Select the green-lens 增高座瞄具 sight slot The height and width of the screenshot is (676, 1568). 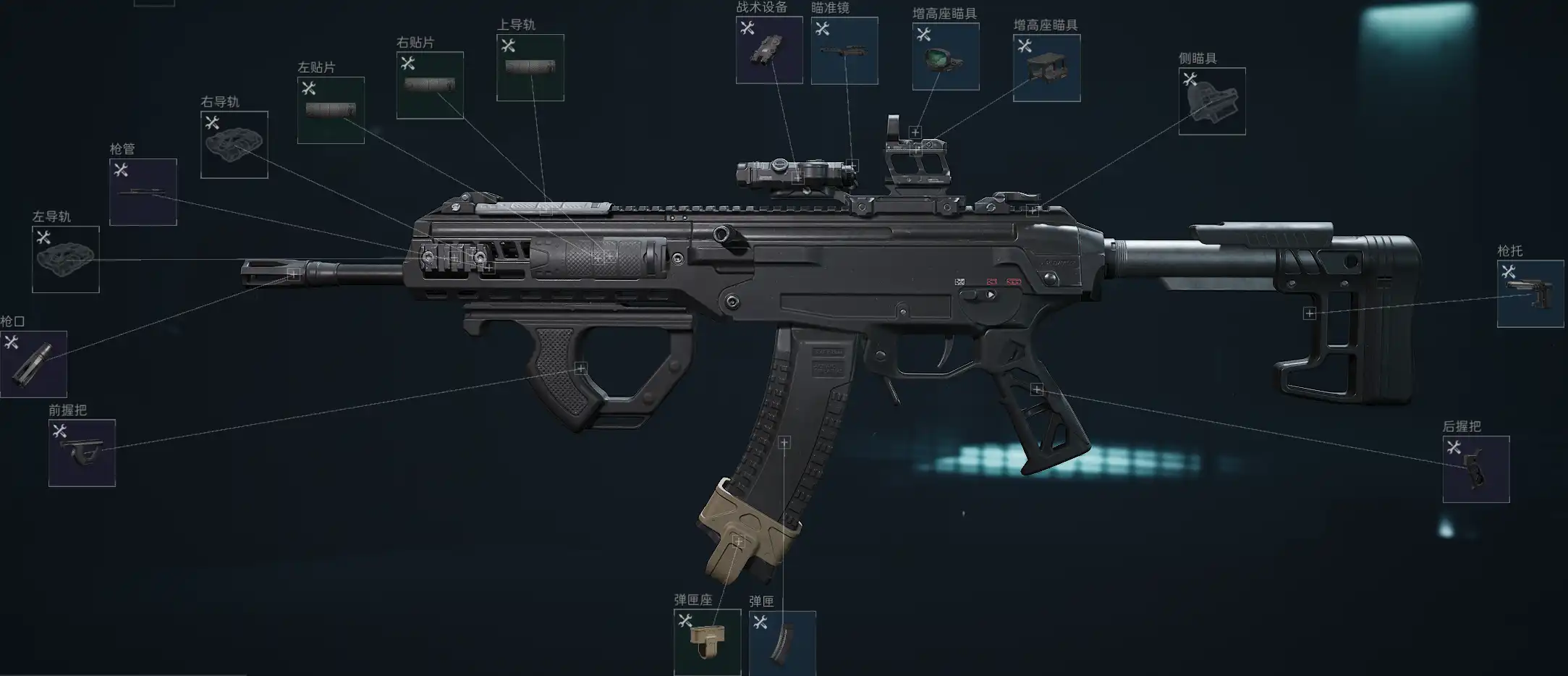(x=946, y=56)
